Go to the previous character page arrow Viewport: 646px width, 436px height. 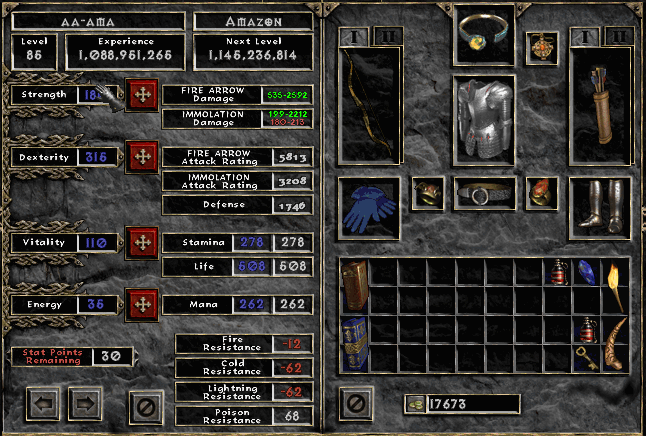[x=43, y=405]
